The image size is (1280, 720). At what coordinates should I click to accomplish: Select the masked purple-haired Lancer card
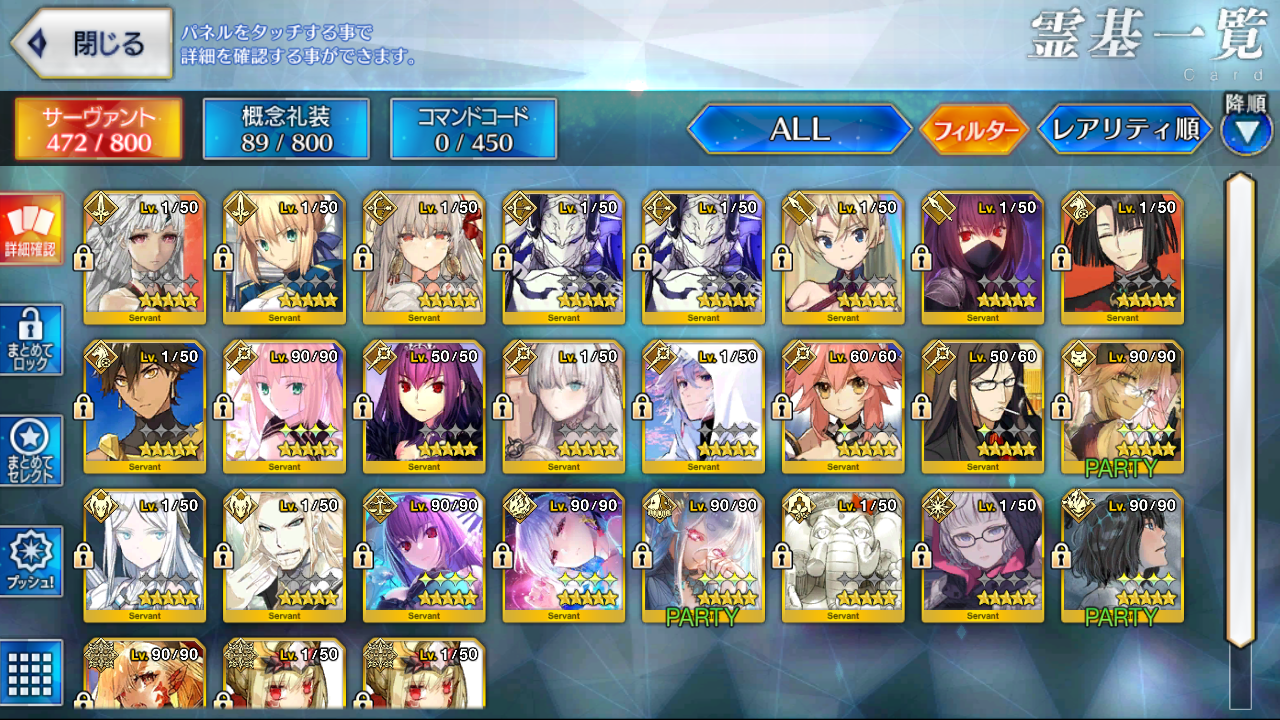[983, 258]
